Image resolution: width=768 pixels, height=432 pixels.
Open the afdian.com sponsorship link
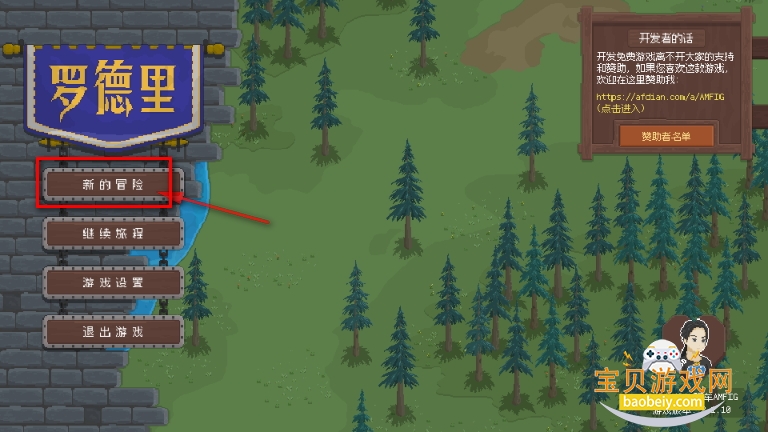pyautogui.click(x=660, y=97)
